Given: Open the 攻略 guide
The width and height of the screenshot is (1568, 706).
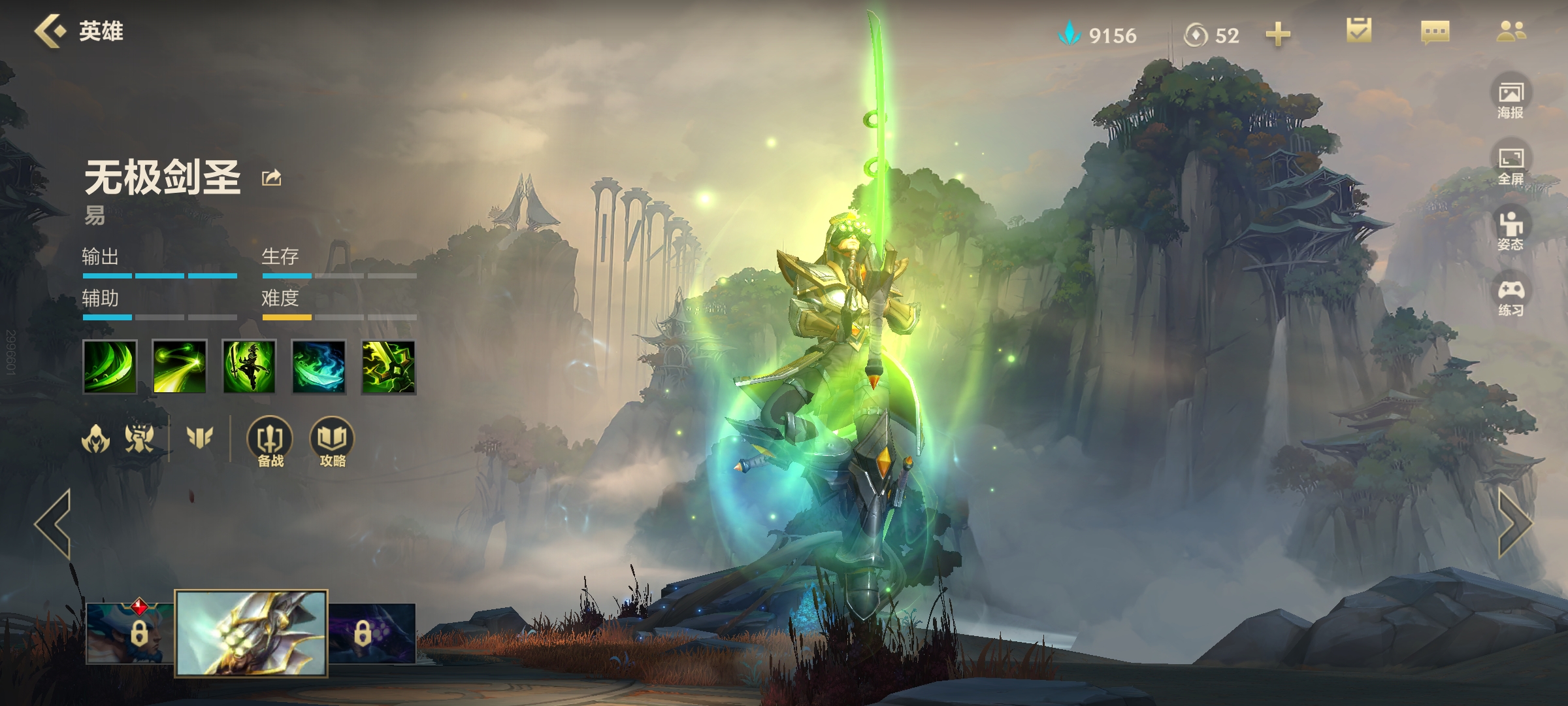Looking at the screenshot, I should (x=333, y=443).
